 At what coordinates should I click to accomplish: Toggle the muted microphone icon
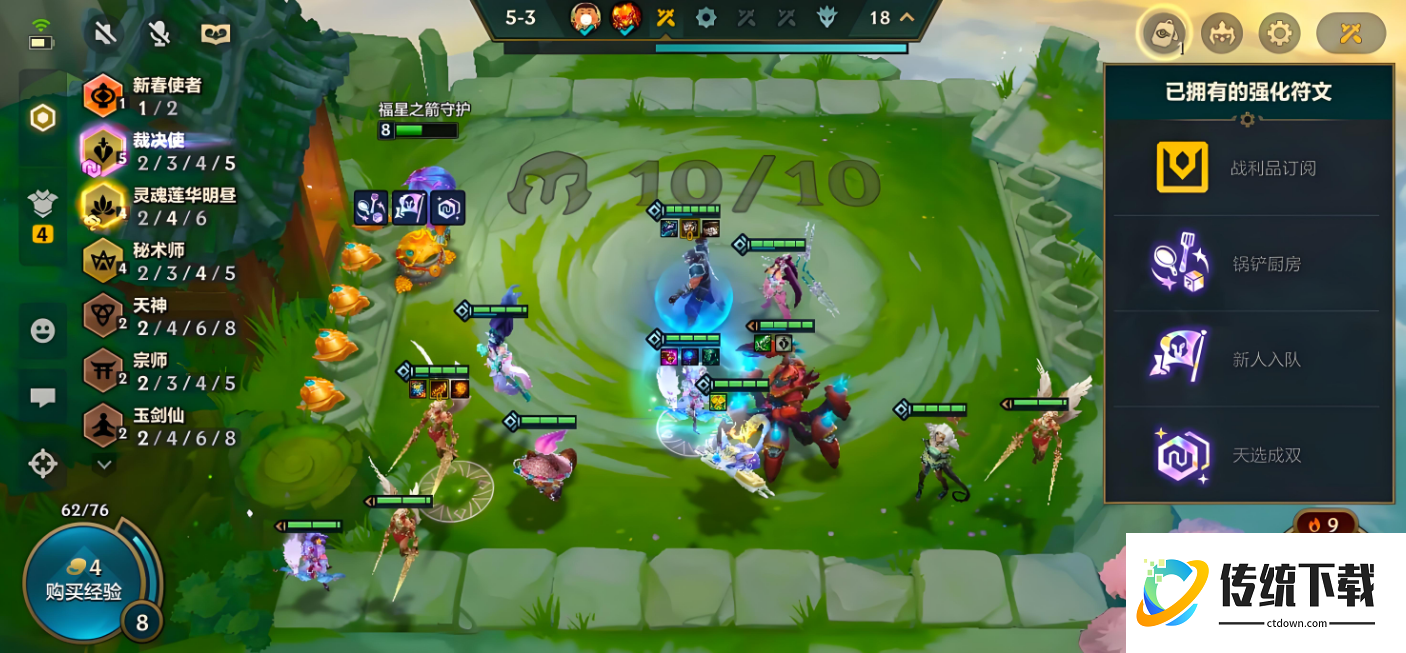point(159,34)
